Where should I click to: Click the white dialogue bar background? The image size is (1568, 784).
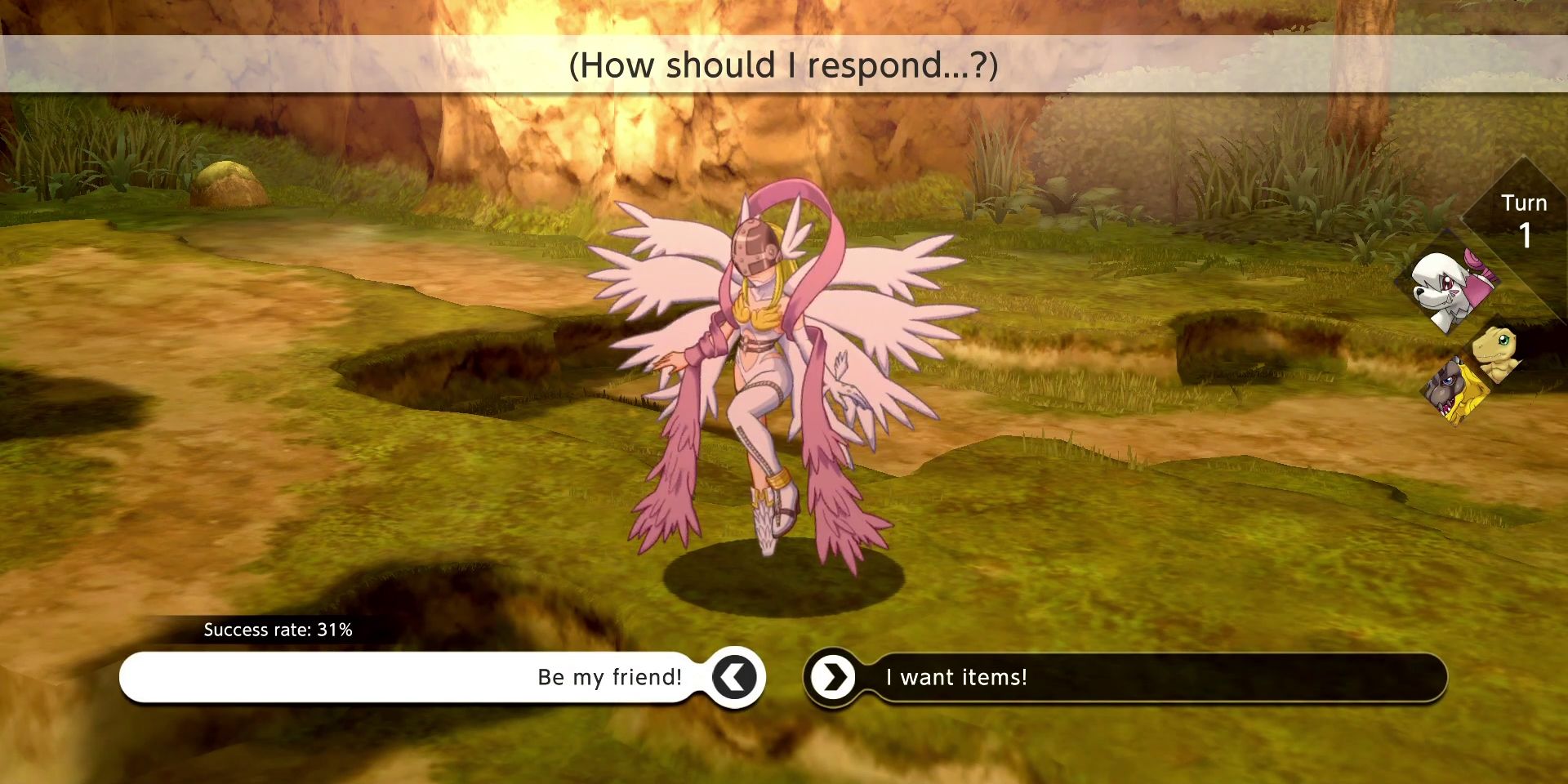[327, 676]
